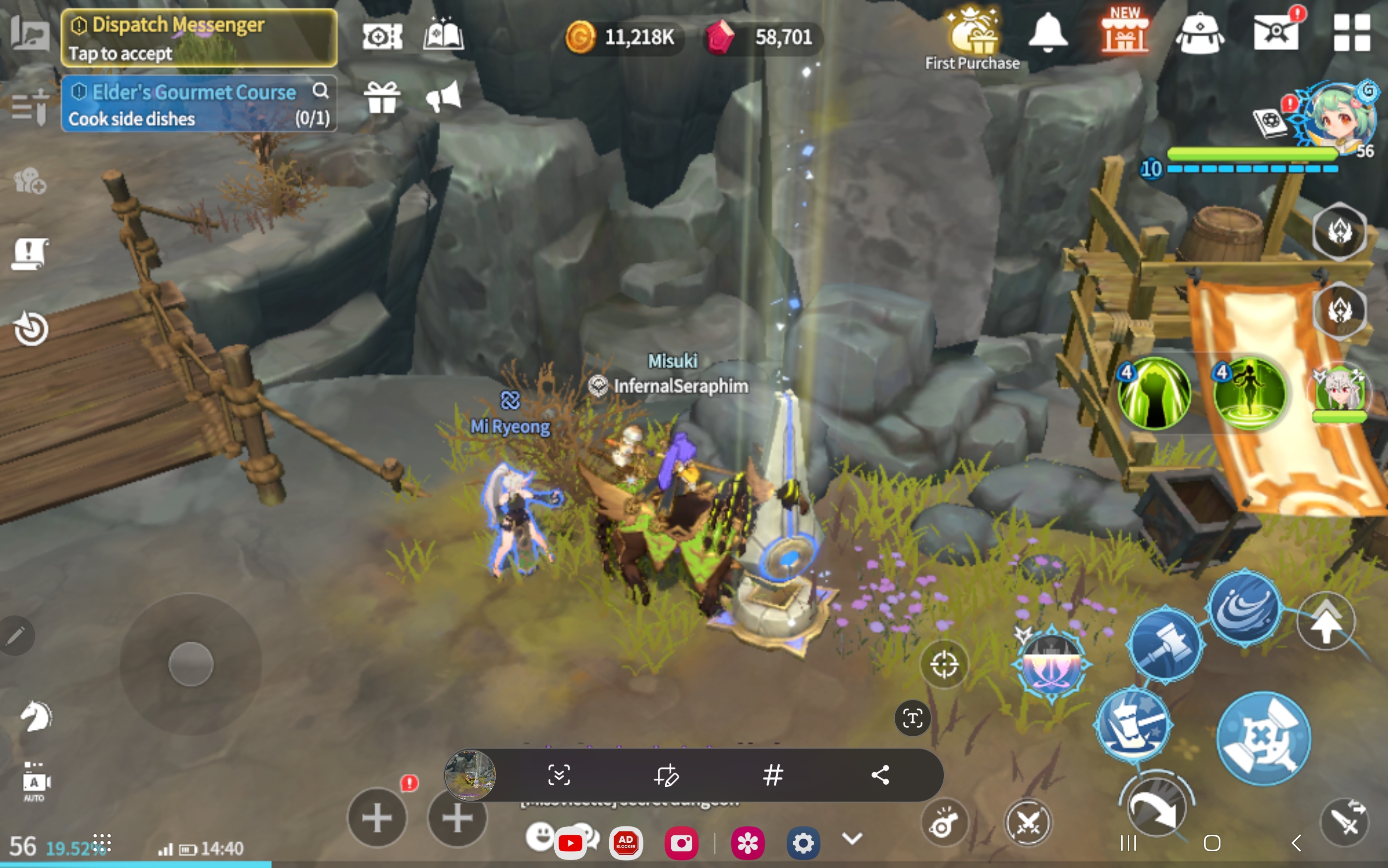This screenshot has height=868, width=1388.
Task: Activate the hammer attack skill
Action: 1165,644
